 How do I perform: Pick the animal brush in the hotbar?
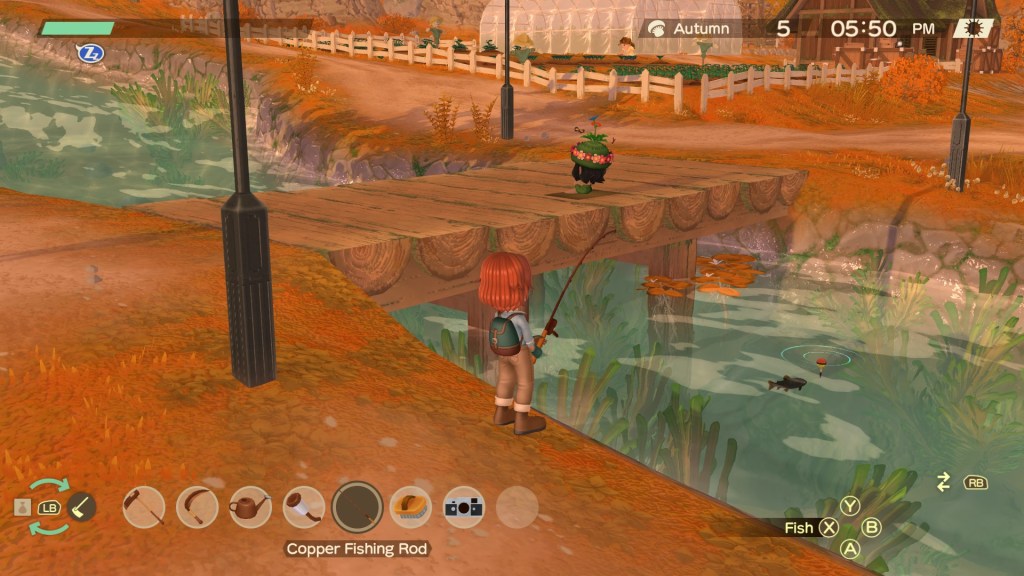[410, 507]
